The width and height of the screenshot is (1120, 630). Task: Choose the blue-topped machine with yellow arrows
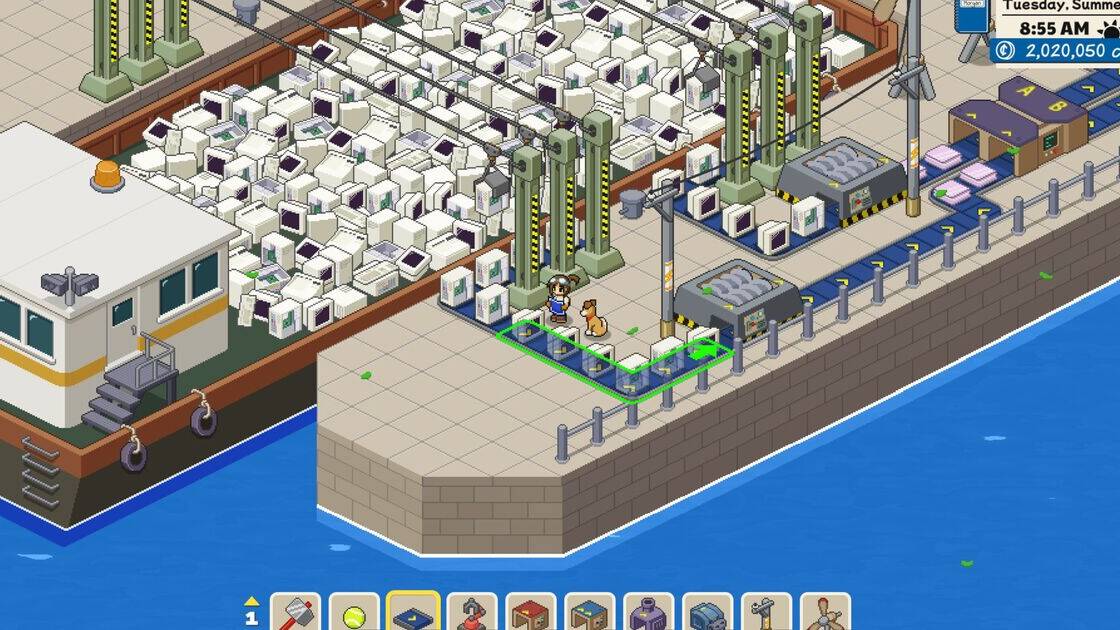point(590,613)
